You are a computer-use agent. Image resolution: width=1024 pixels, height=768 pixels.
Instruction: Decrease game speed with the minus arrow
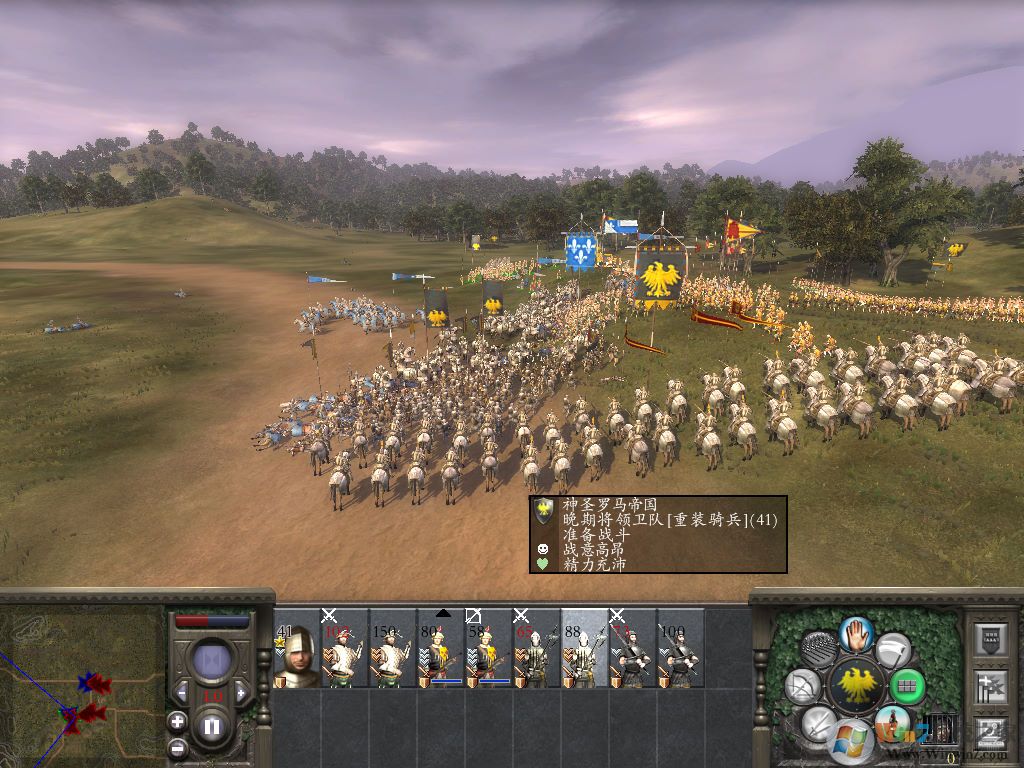tap(183, 693)
